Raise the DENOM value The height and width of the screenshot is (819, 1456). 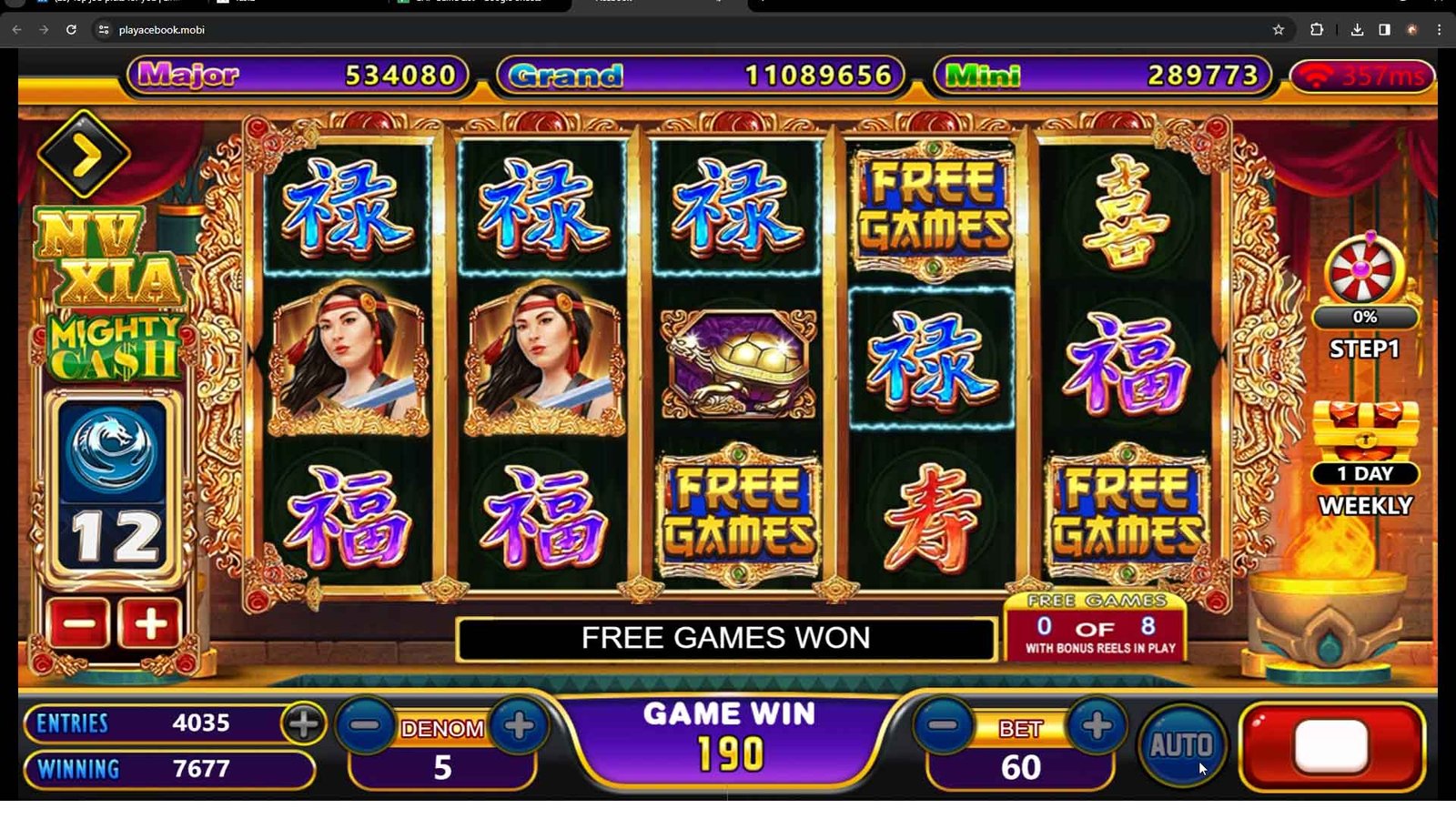519,725
